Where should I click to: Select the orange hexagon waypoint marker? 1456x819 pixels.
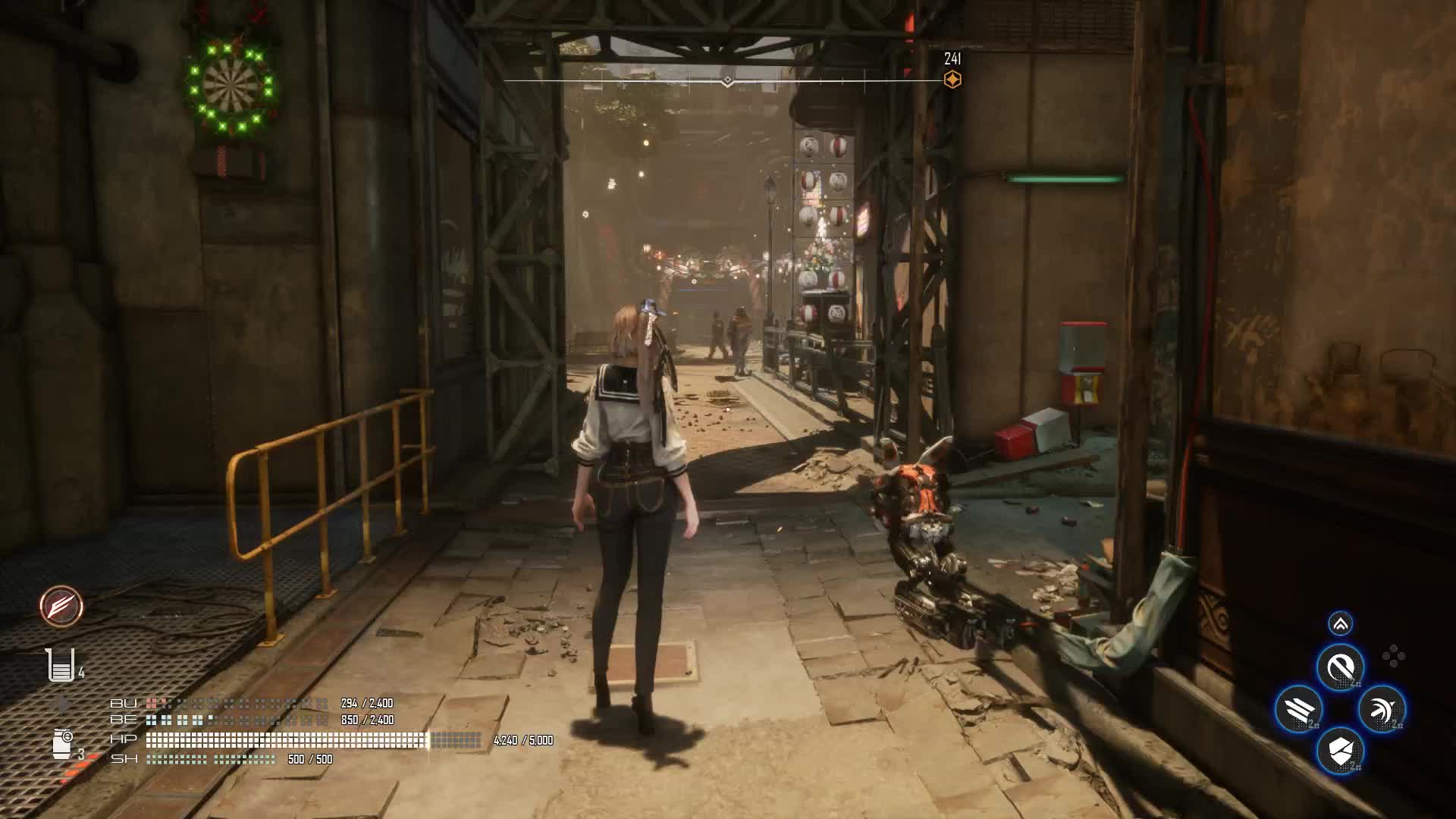coord(952,80)
